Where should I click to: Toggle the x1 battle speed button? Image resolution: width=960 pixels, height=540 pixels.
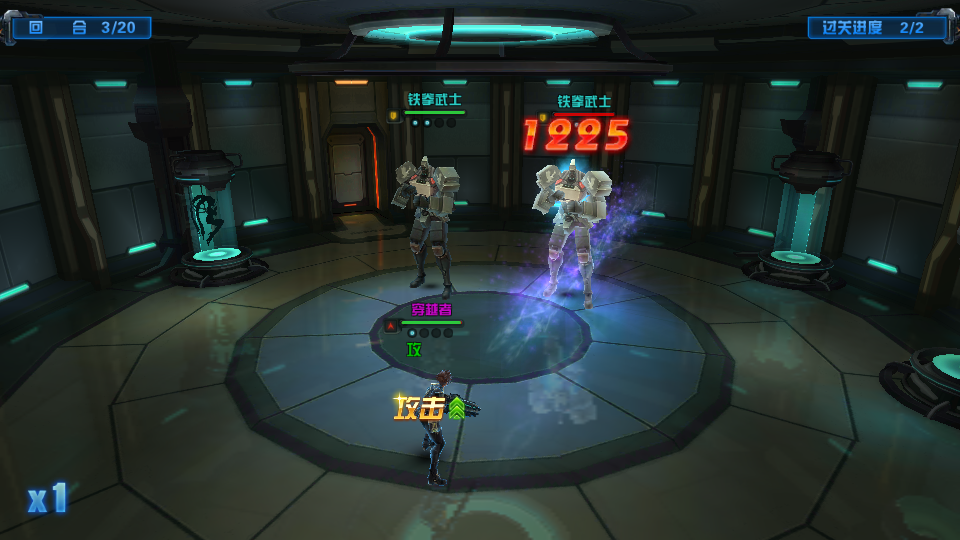[x=48, y=498]
